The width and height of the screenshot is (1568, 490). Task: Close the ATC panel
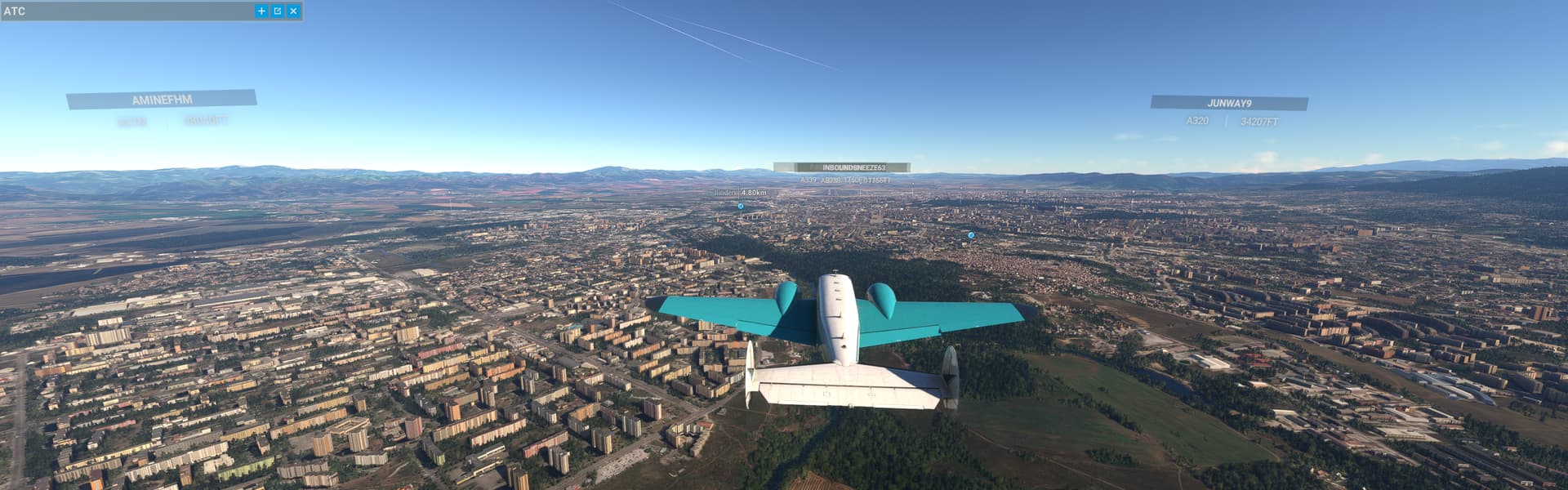click(293, 11)
